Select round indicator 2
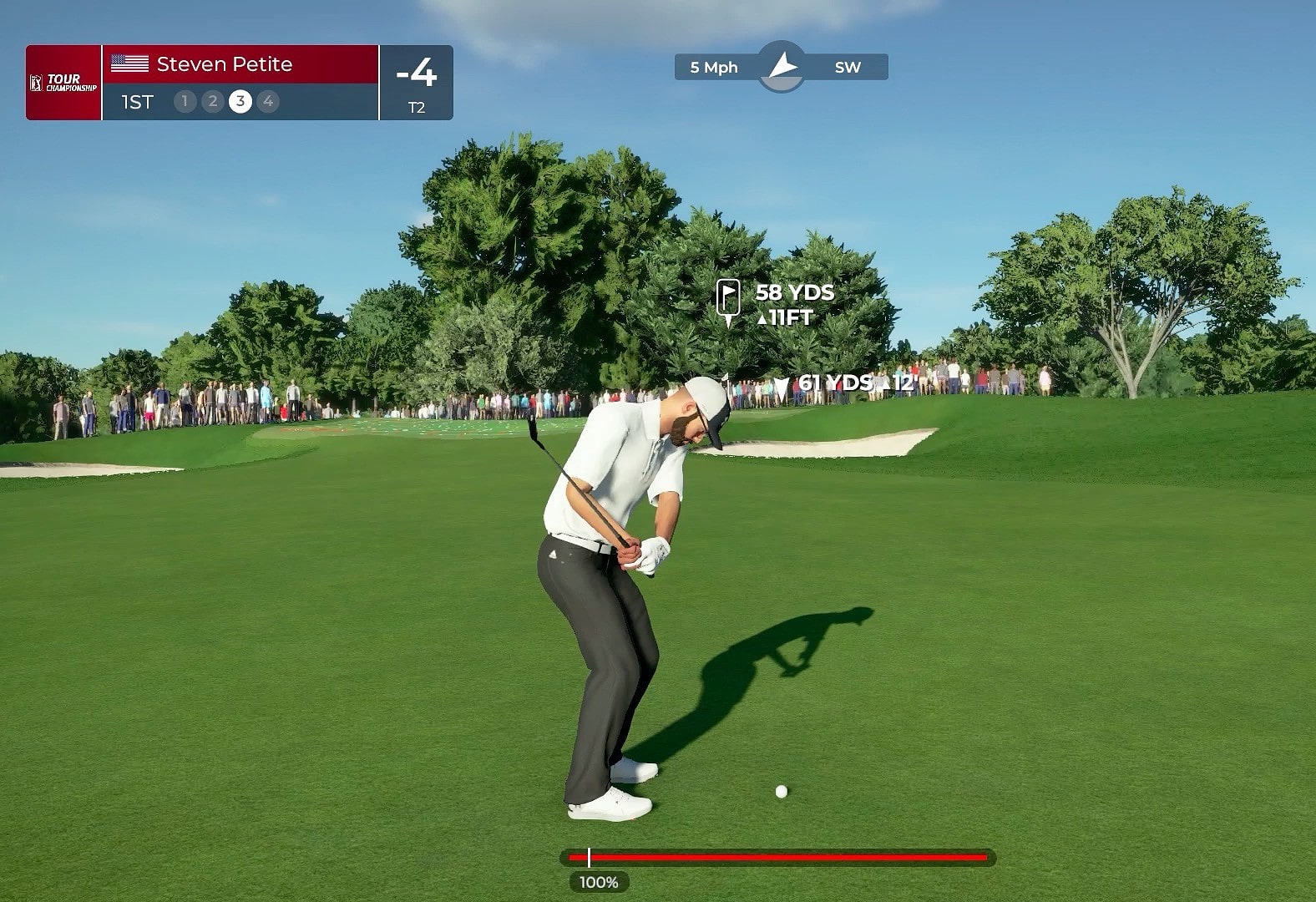1316x902 pixels. (x=212, y=101)
